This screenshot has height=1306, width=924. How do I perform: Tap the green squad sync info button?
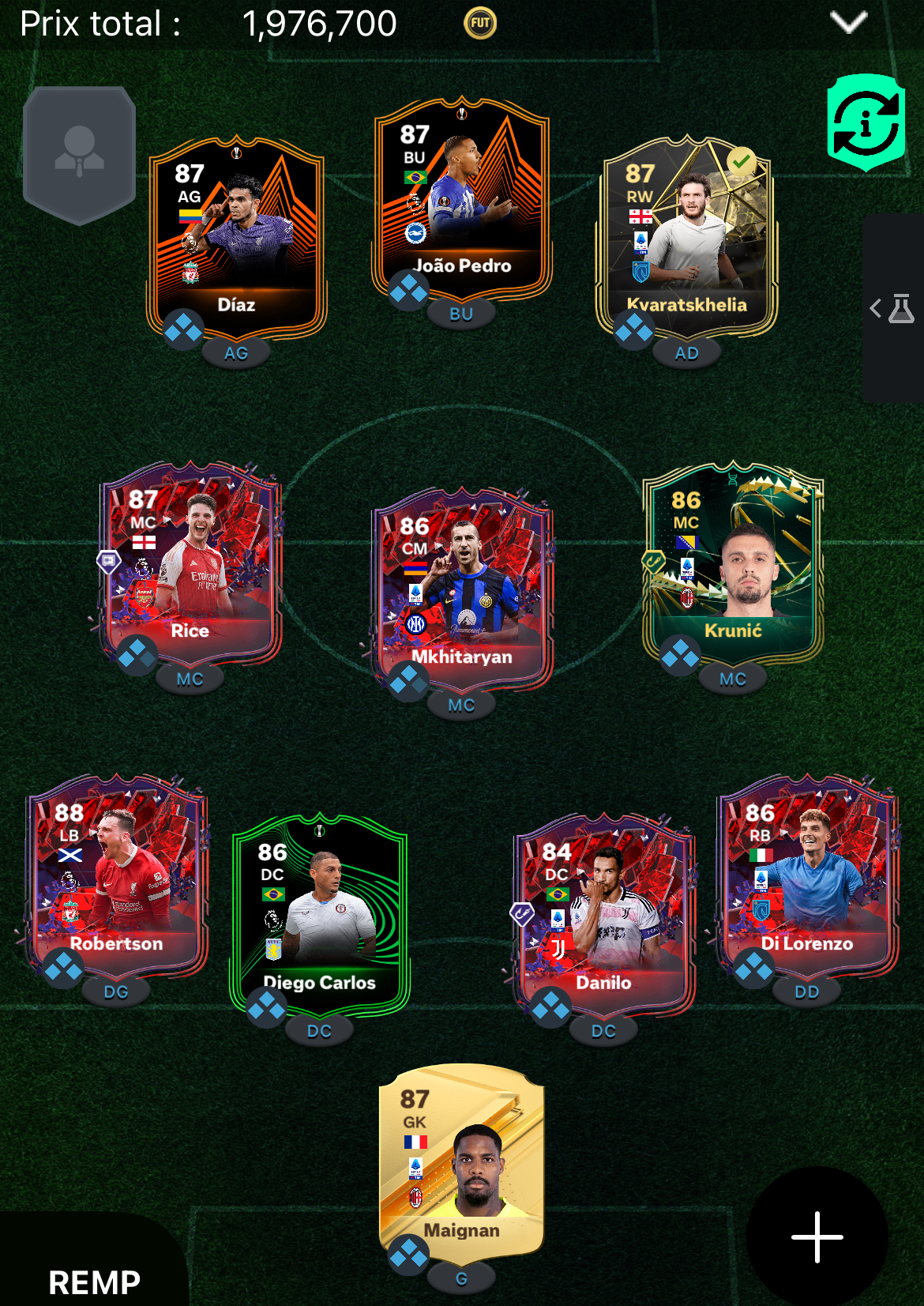866,122
